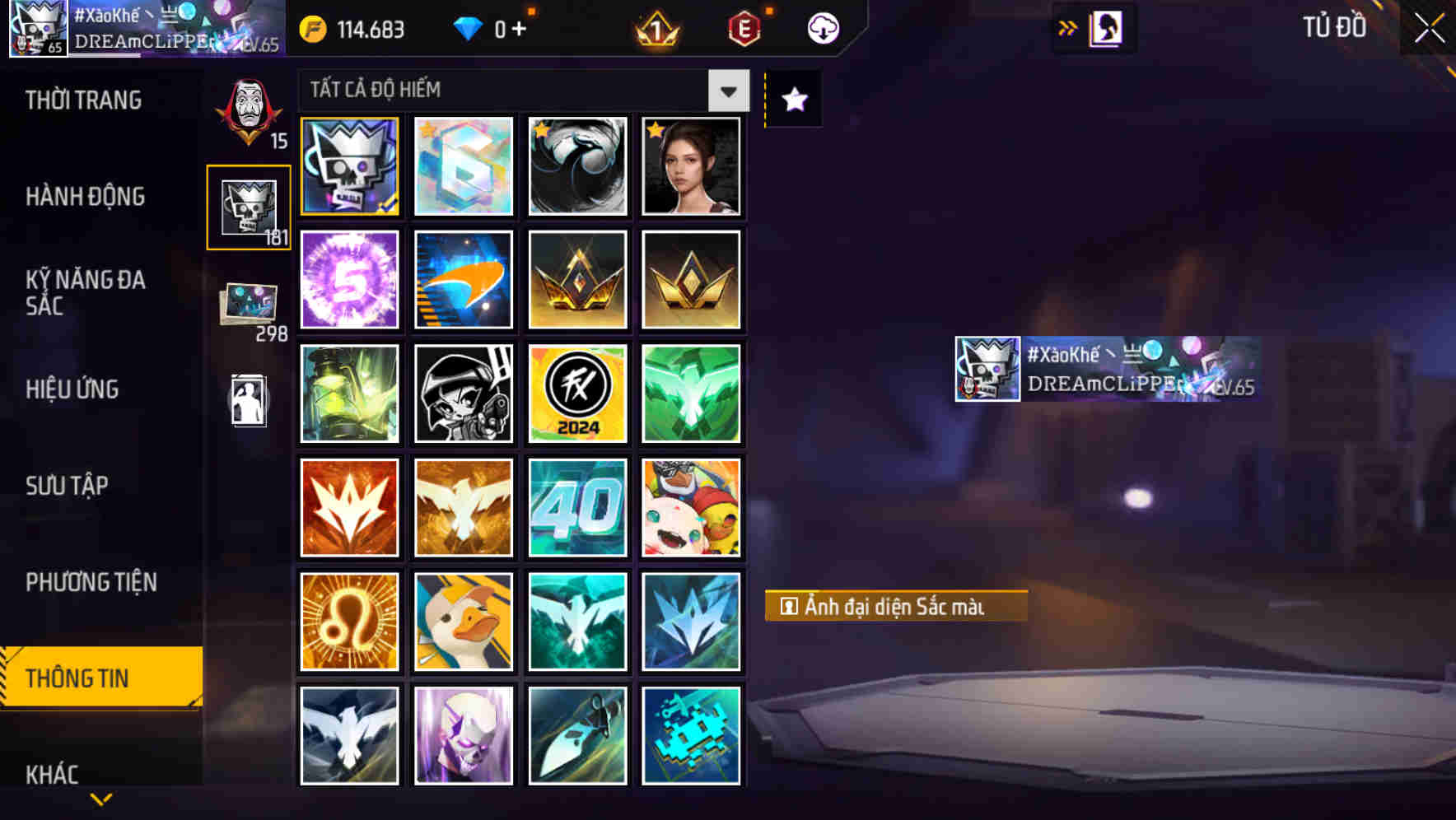
Task: Open the red E emblem icon
Action: [x=743, y=28]
